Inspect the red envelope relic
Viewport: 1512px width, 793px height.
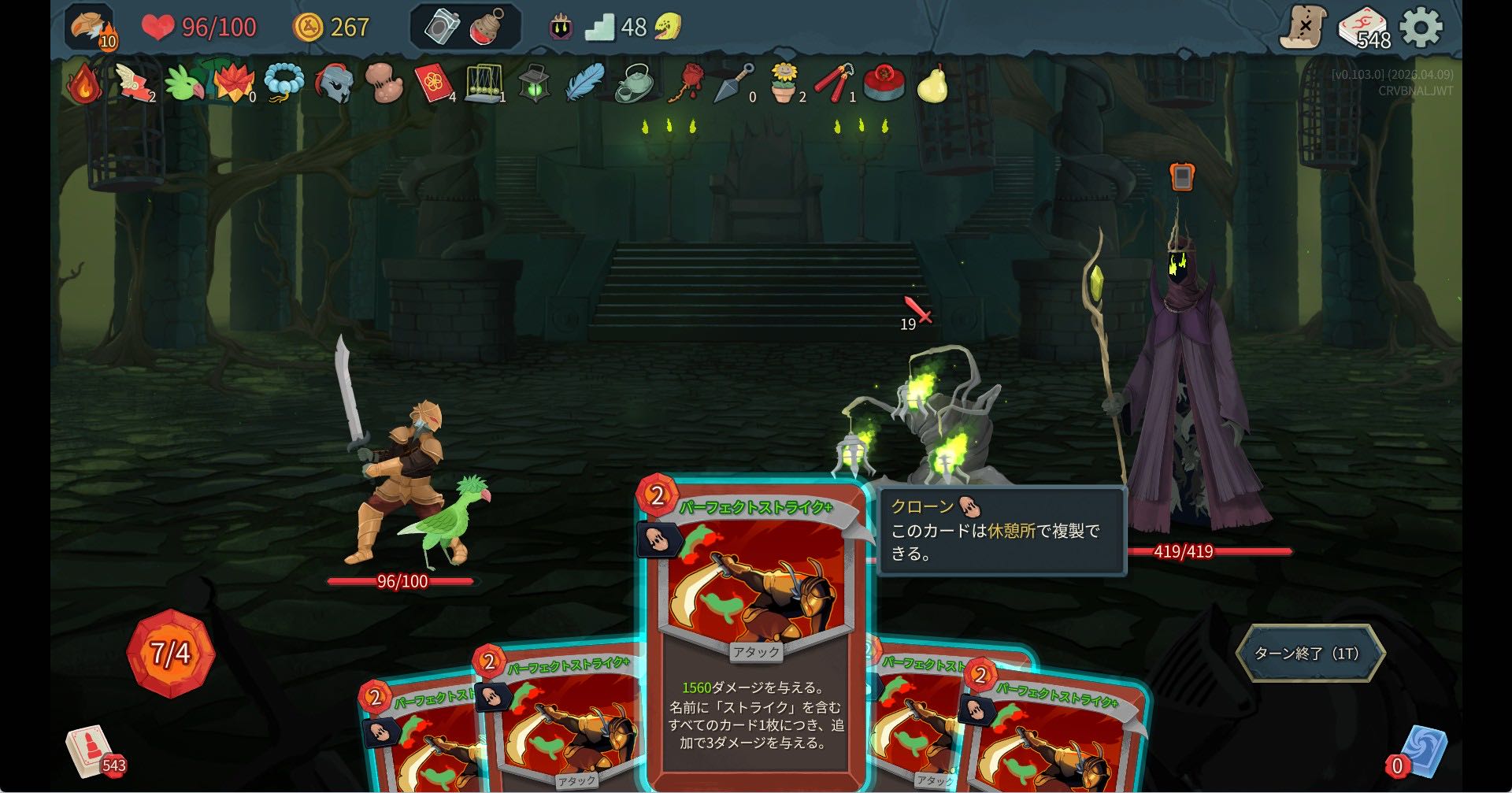(433, 83)
